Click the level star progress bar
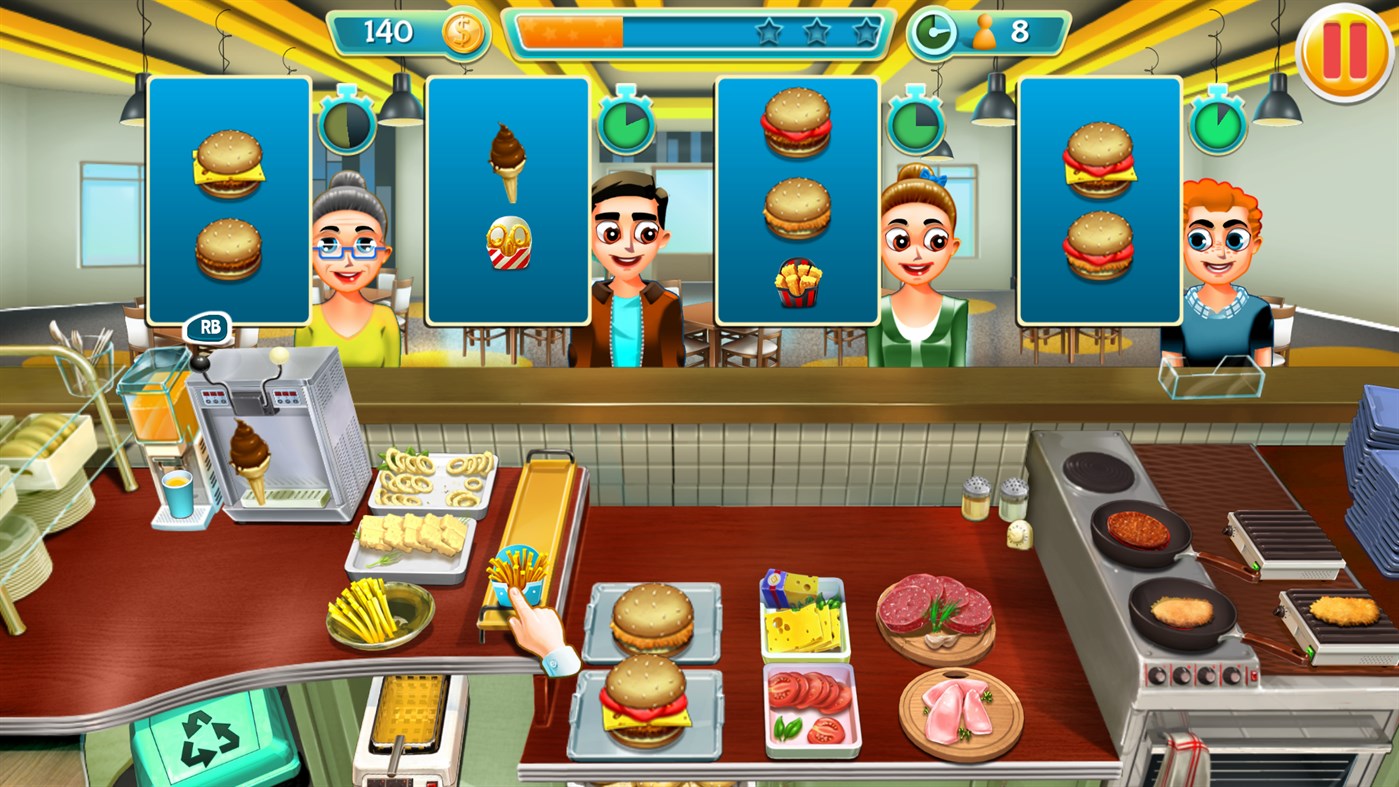This screenshot has height=787, width=1399. [x=700, y=31]
